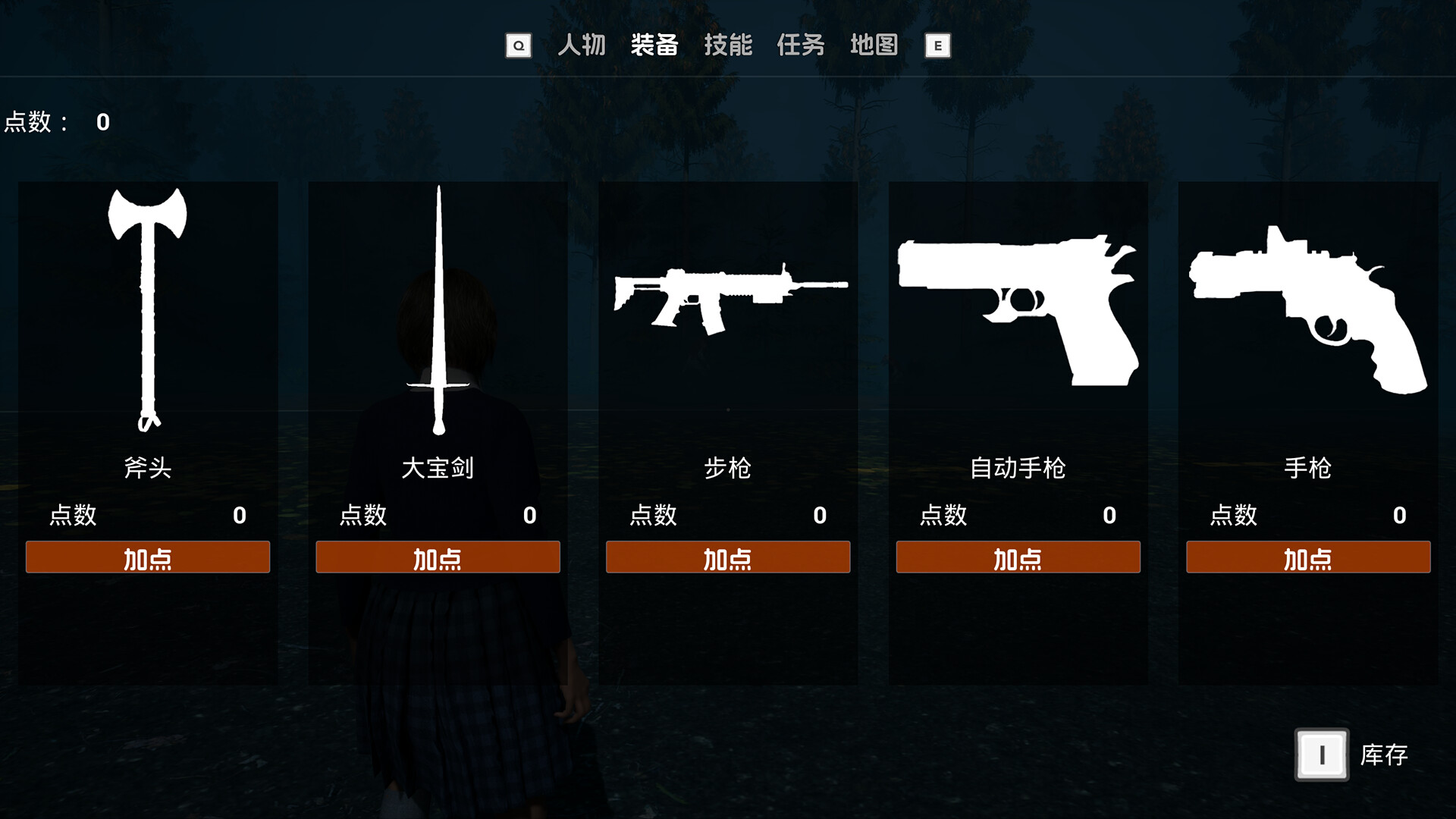This screenshot has height=819, width=1456.
Task: Go to the 任务 tab
Action: [801, 45]
